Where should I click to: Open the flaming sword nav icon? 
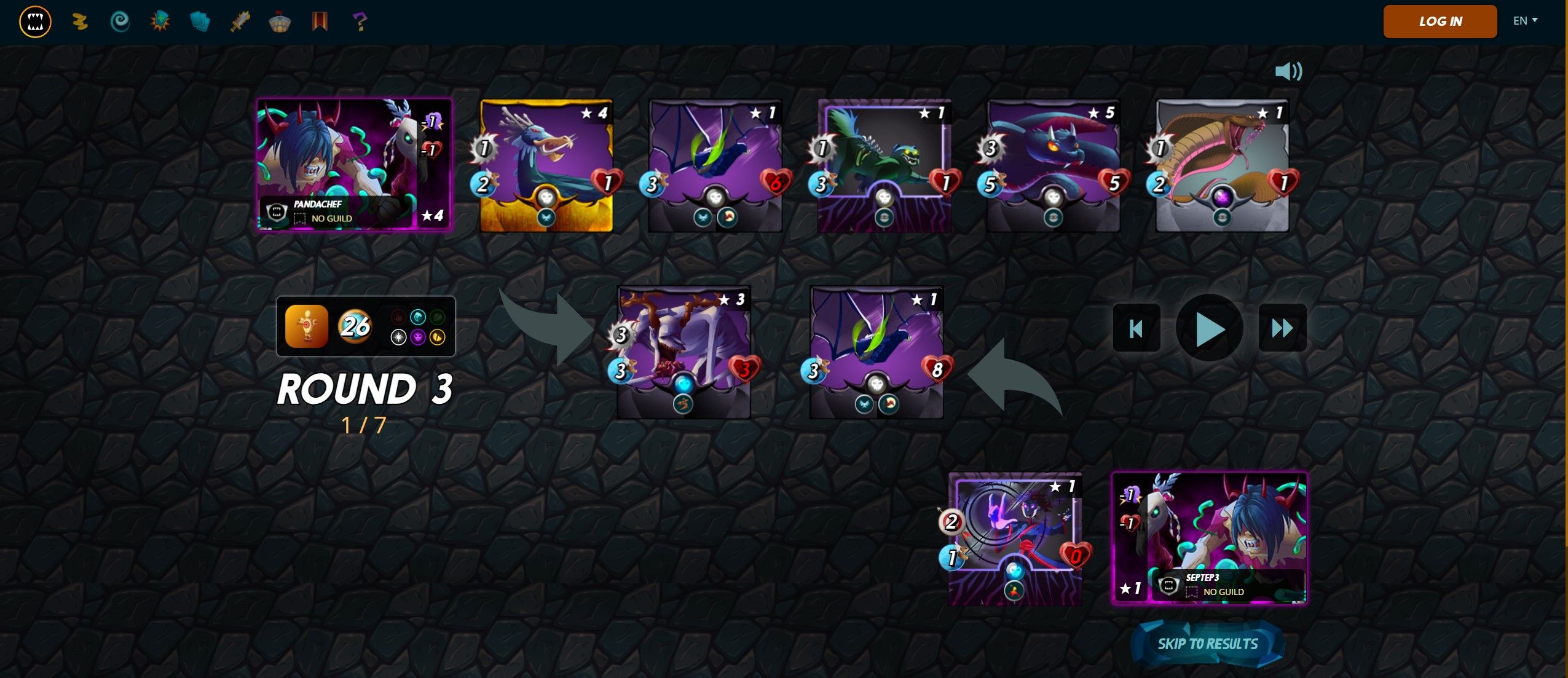click(240, 22)
